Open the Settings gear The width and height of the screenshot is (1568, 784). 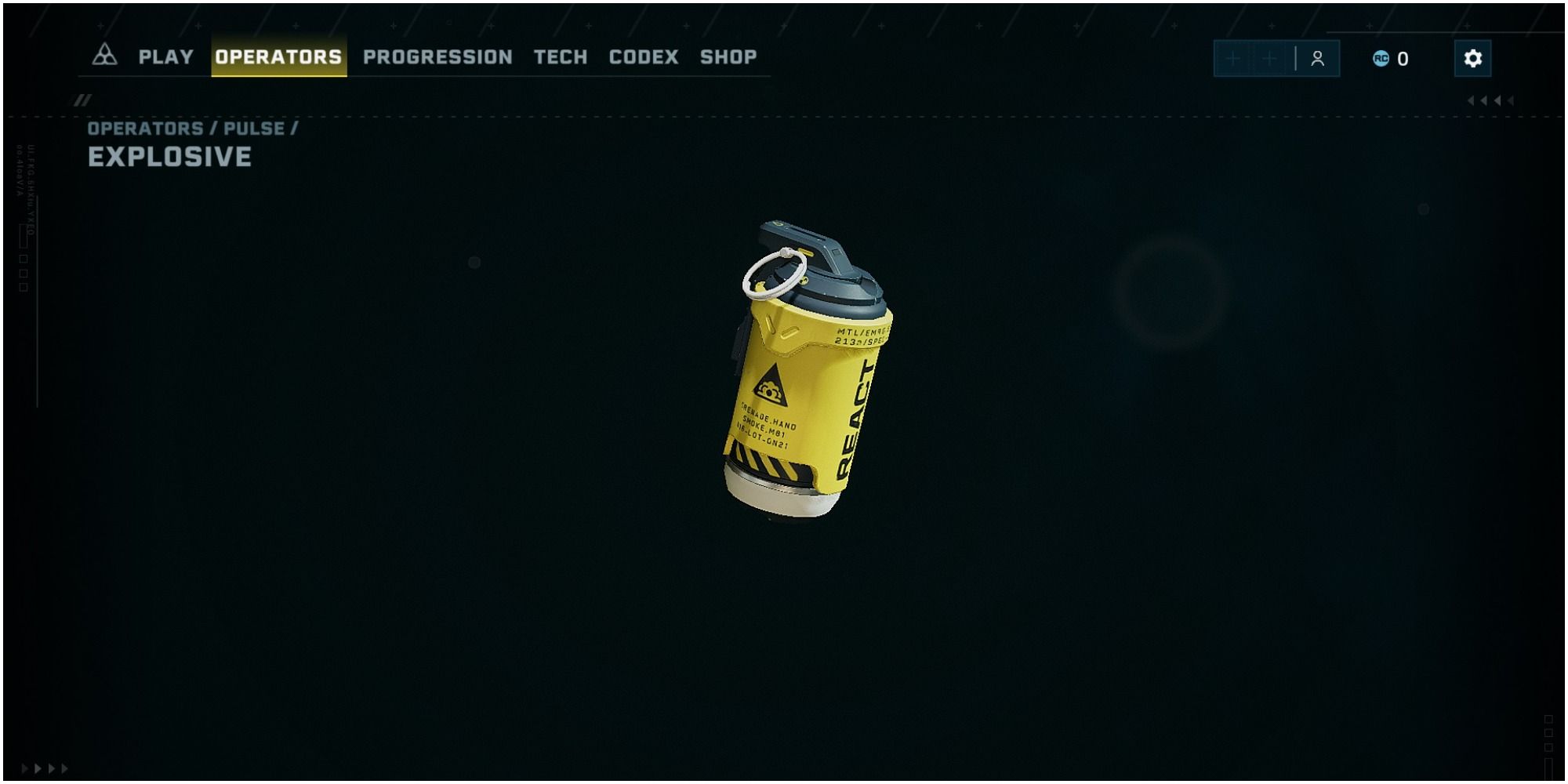tap(1472, 57)
